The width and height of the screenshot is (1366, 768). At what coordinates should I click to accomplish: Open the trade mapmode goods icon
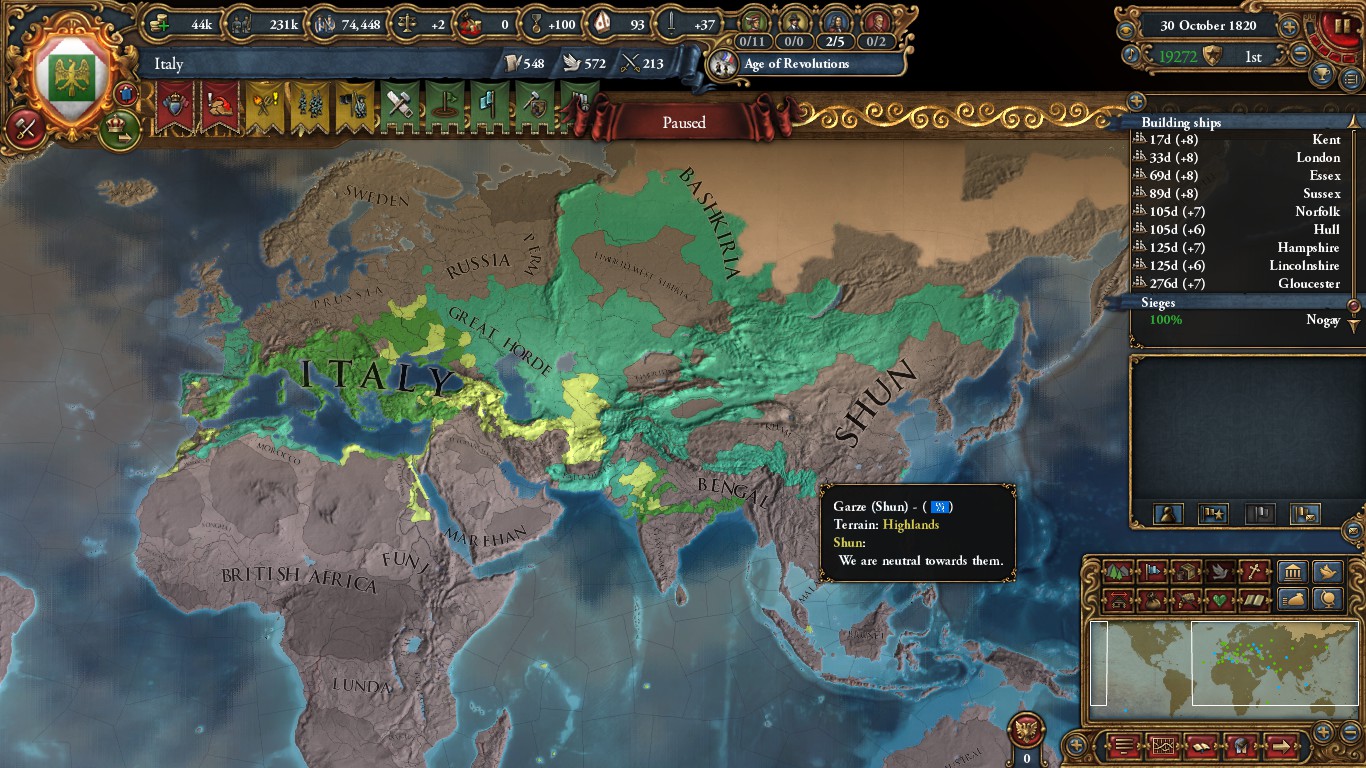click(1186, 572)
